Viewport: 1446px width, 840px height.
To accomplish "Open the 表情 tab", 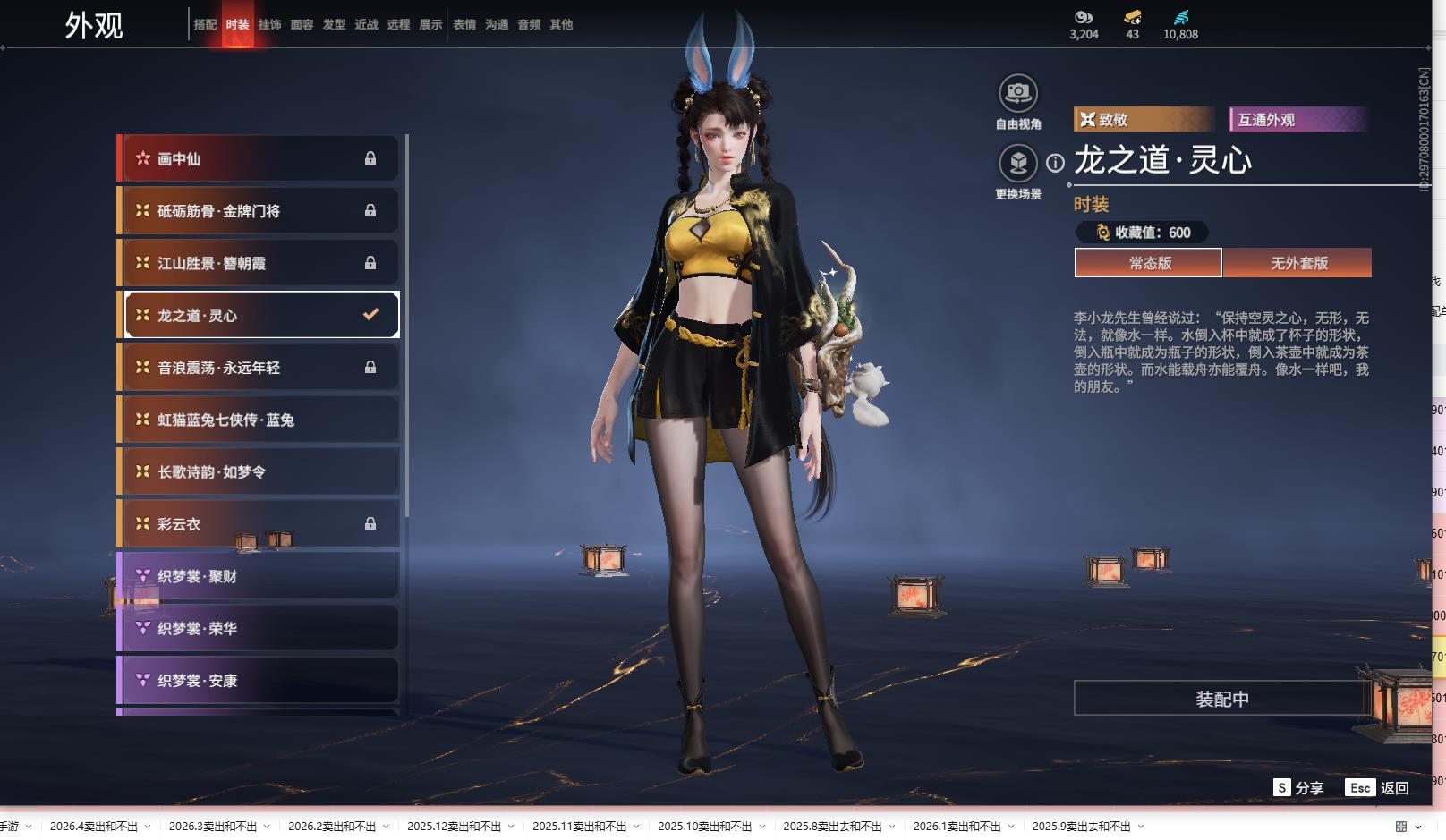I will click(464, 25).
